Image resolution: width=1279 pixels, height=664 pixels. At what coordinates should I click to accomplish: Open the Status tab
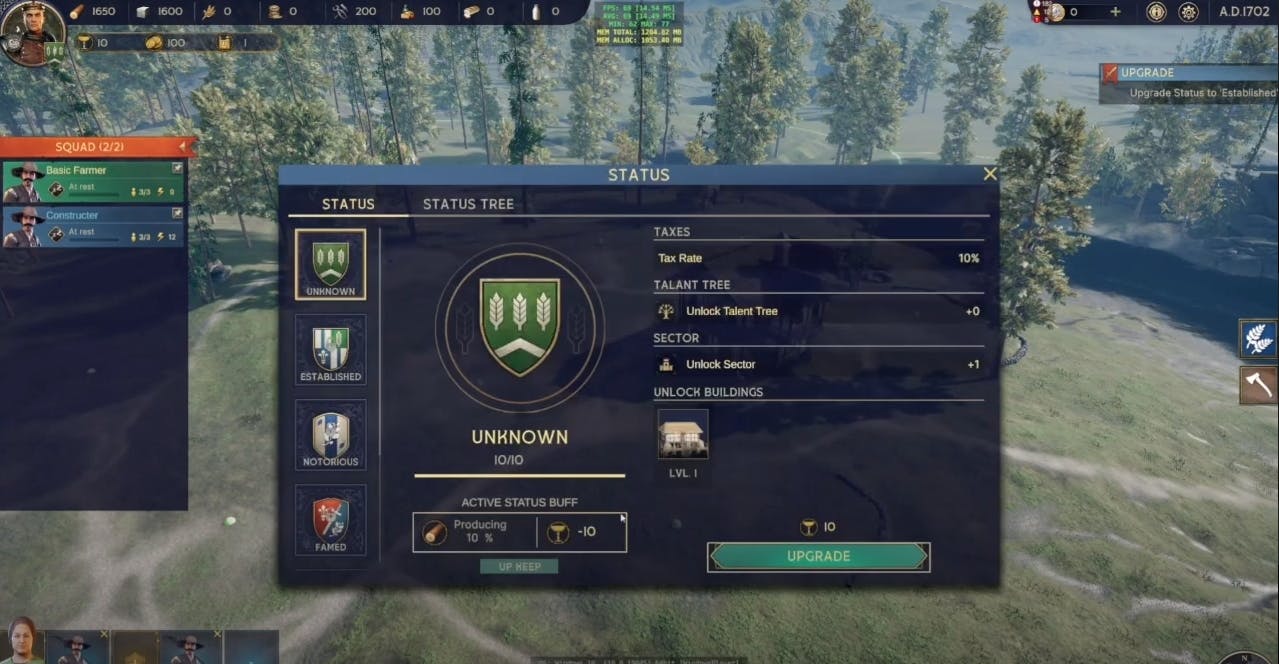[348, 204]
